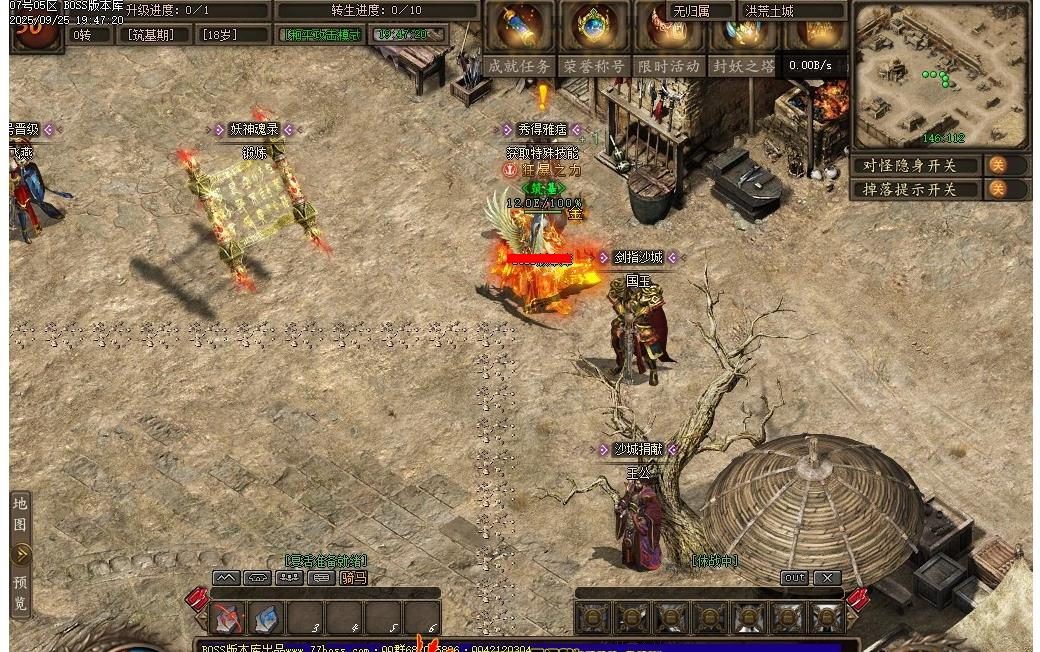Viewport: 1040px width, 652px height.
Task: Open the 限时活动 limited-time events button
Action: tap(668, 66)
